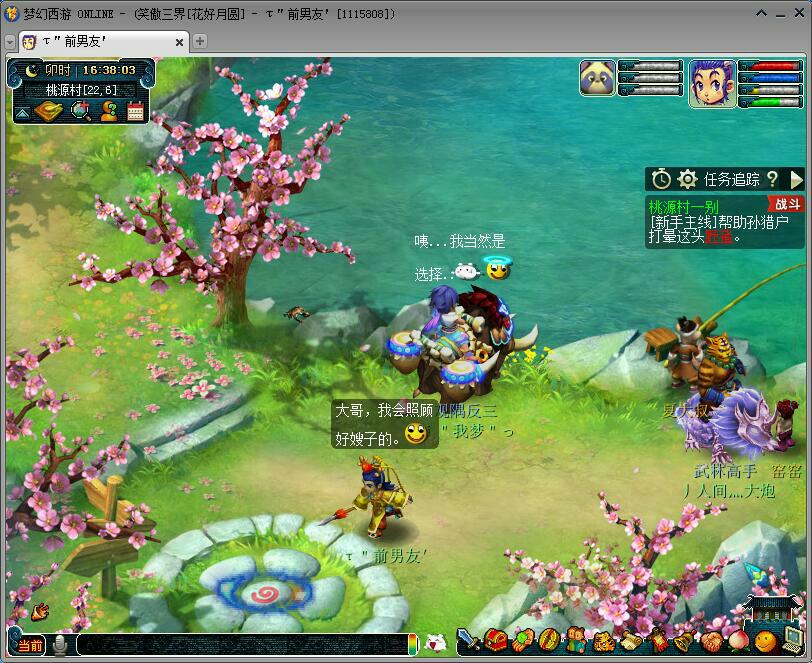The image size is (812, 663).
Task: Click the stopwatch icon in quest tracker
Action: coord(661,179)
